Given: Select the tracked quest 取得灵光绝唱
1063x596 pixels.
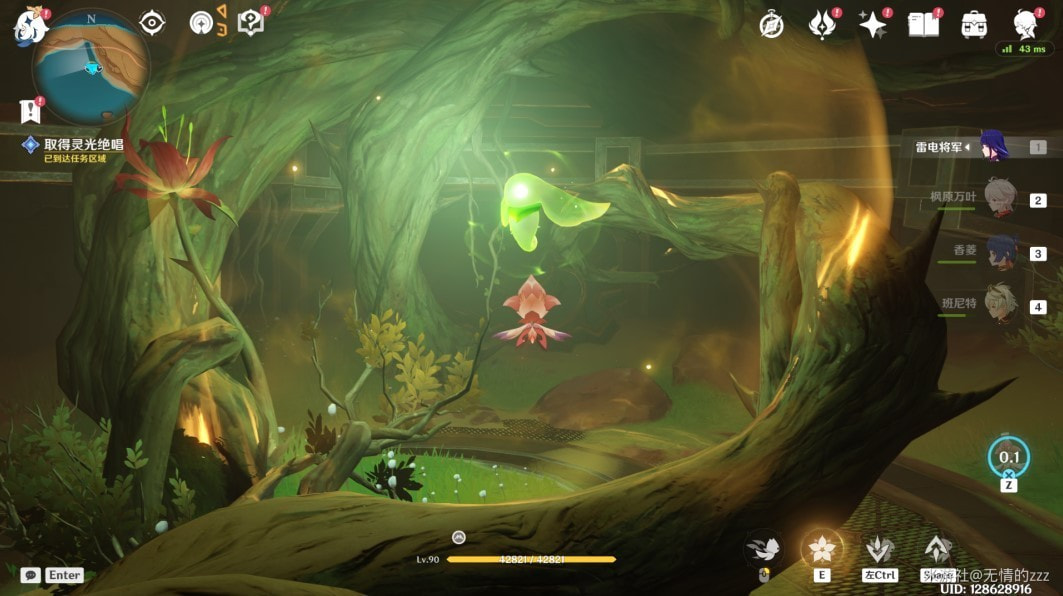Looking at the screenshot, I should pyautogui.click(x=82, y=145).
